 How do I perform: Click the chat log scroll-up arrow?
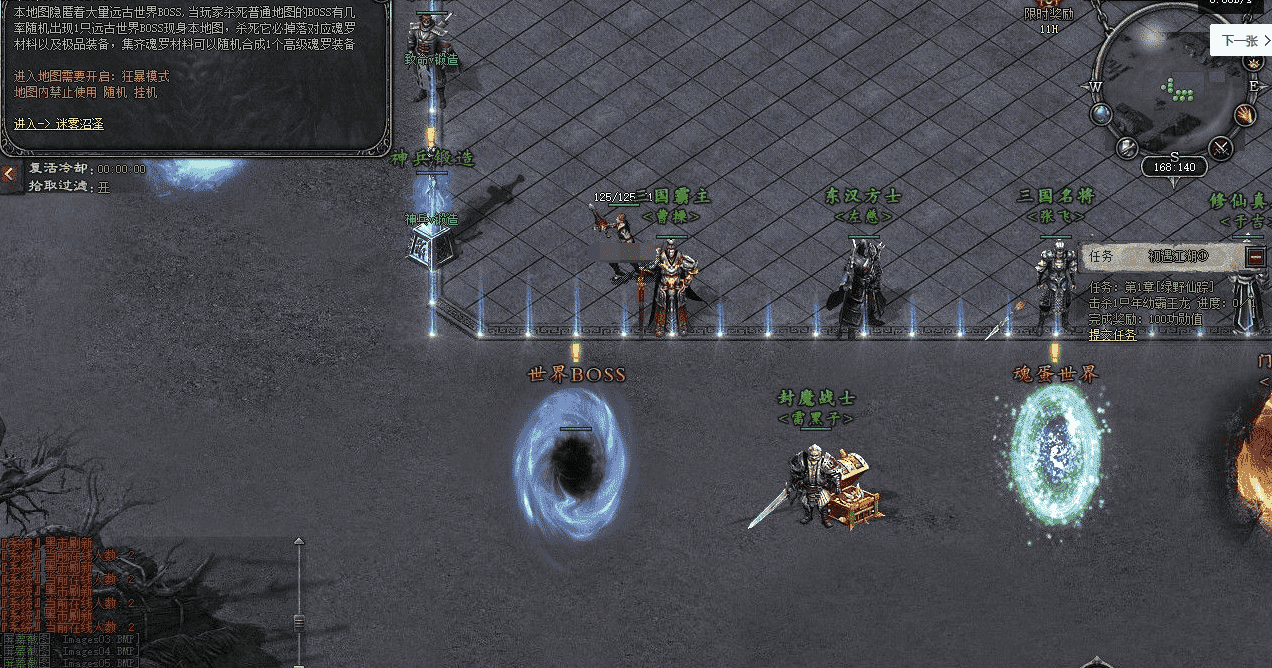click(298, 543)
